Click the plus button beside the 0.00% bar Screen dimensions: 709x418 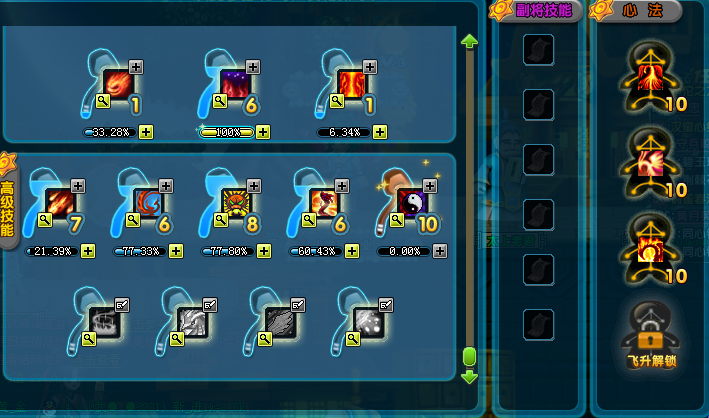[439, 250]
